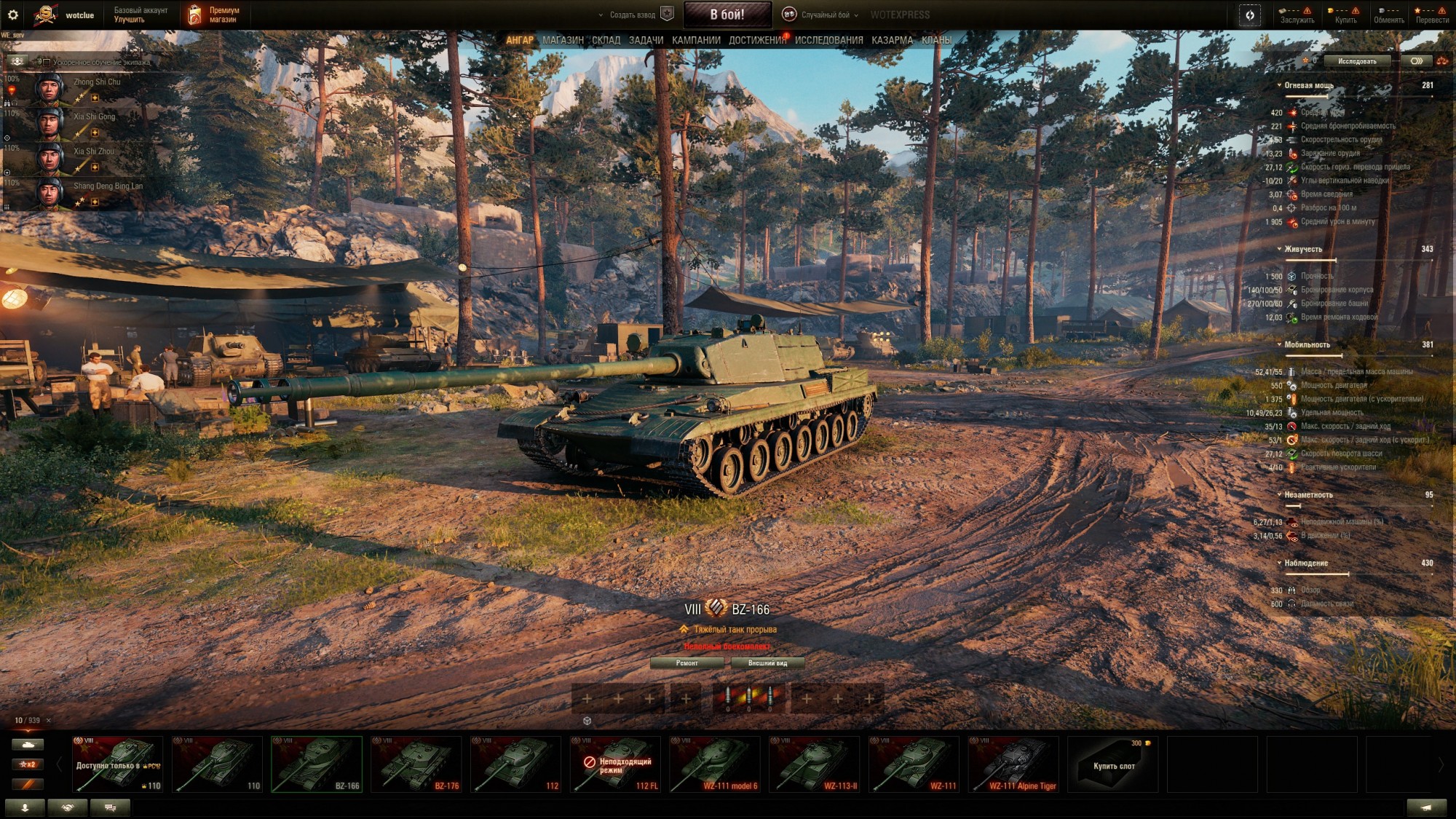Open the settings gear menu
Screen dimensions: 1456x819
click(x=12, y=15)
